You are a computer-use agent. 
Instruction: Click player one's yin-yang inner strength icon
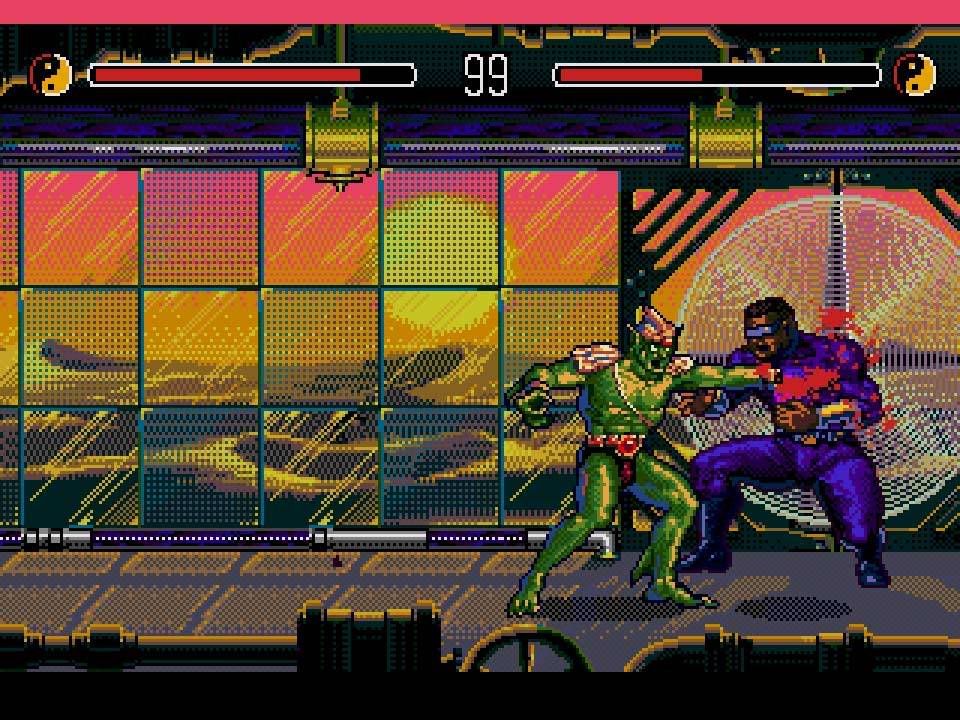coord(51,75)
